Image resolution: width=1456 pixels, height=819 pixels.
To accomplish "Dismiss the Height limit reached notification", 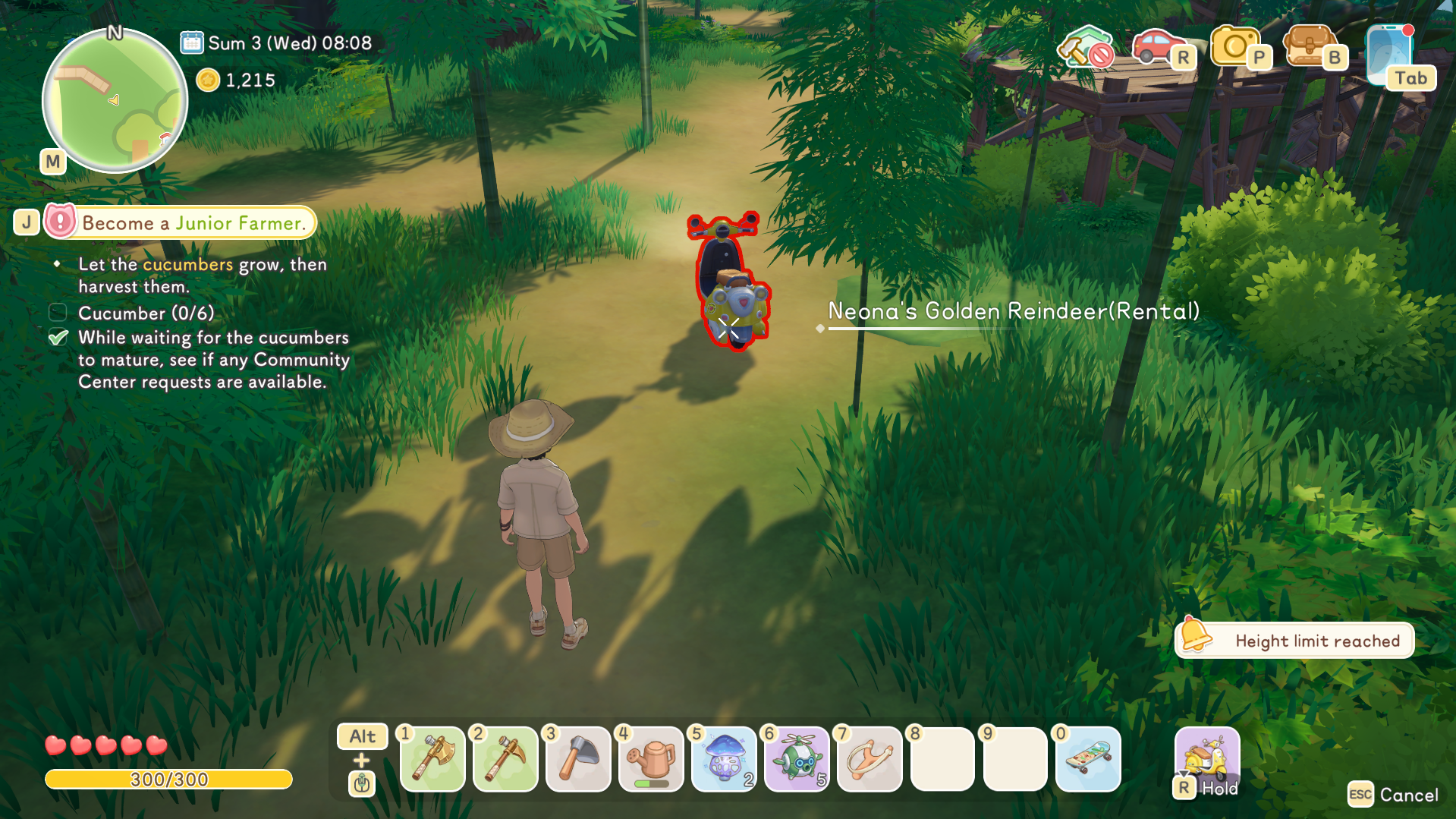I will [x=1294, y=641].
